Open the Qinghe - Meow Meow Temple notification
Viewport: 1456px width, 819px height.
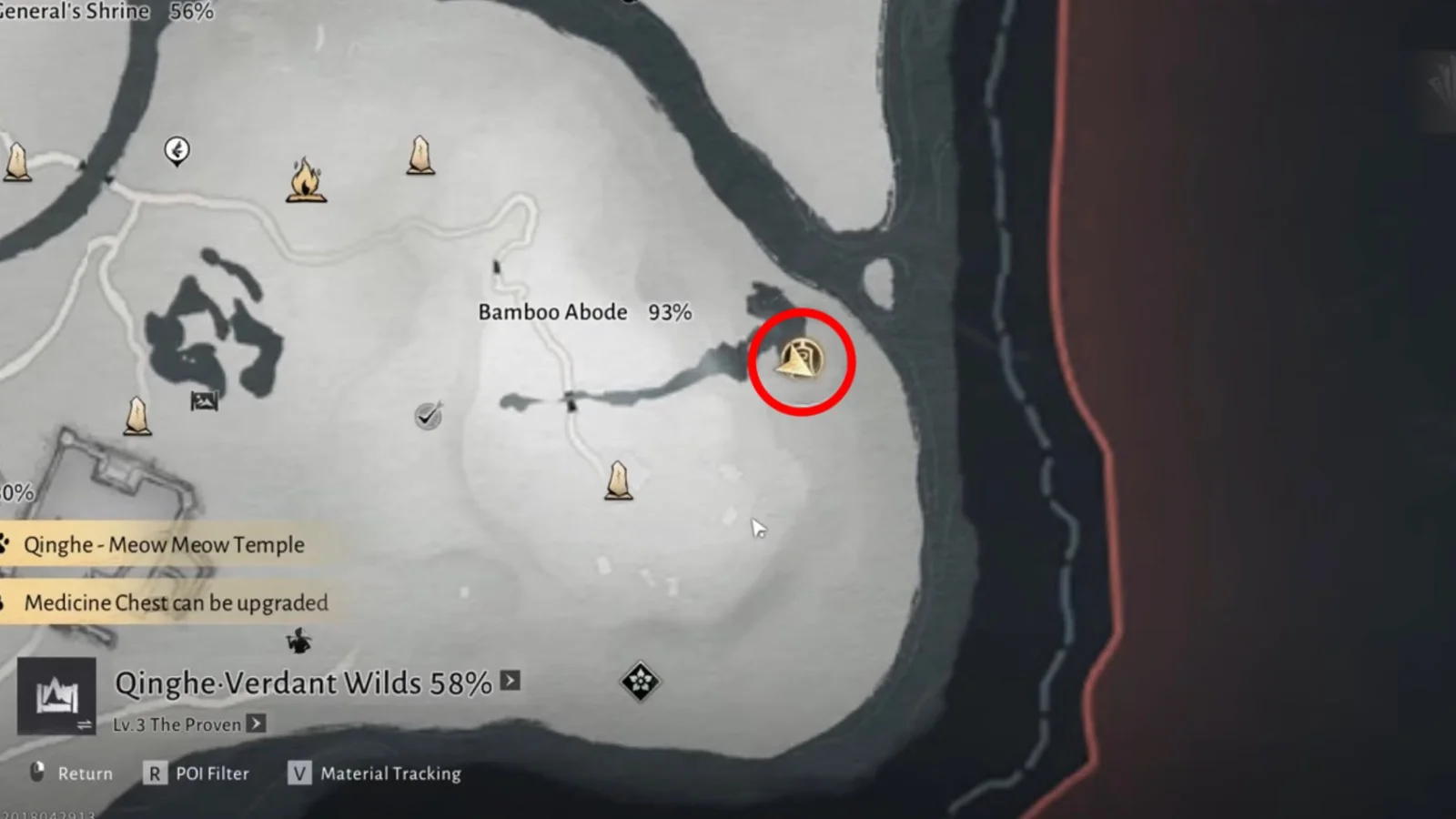click(x=164, y=545)
